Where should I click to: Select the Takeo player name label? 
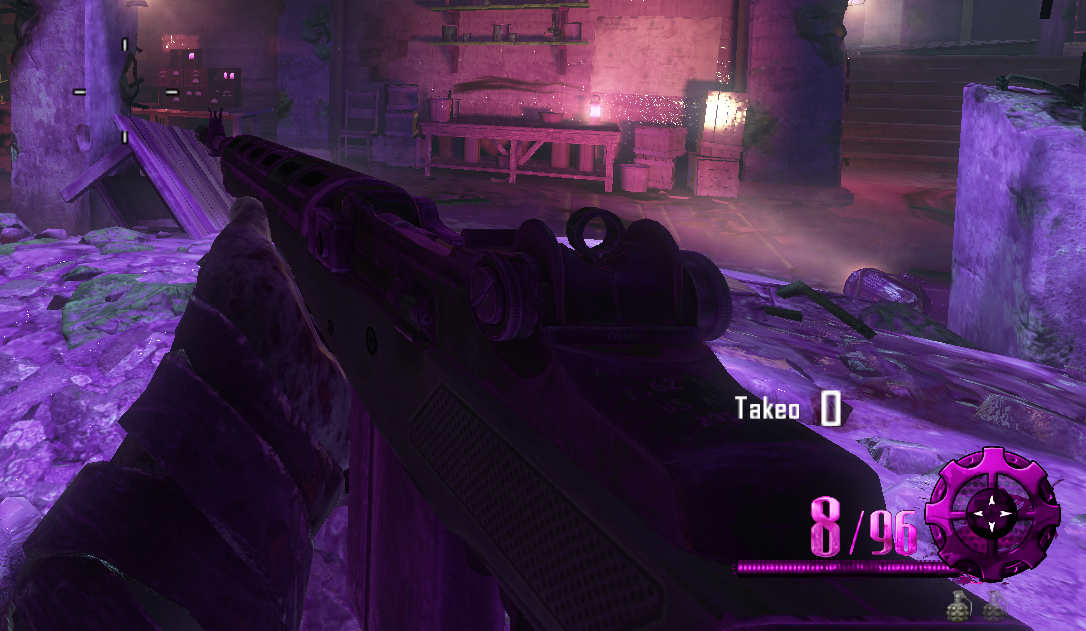pos(767,409)
